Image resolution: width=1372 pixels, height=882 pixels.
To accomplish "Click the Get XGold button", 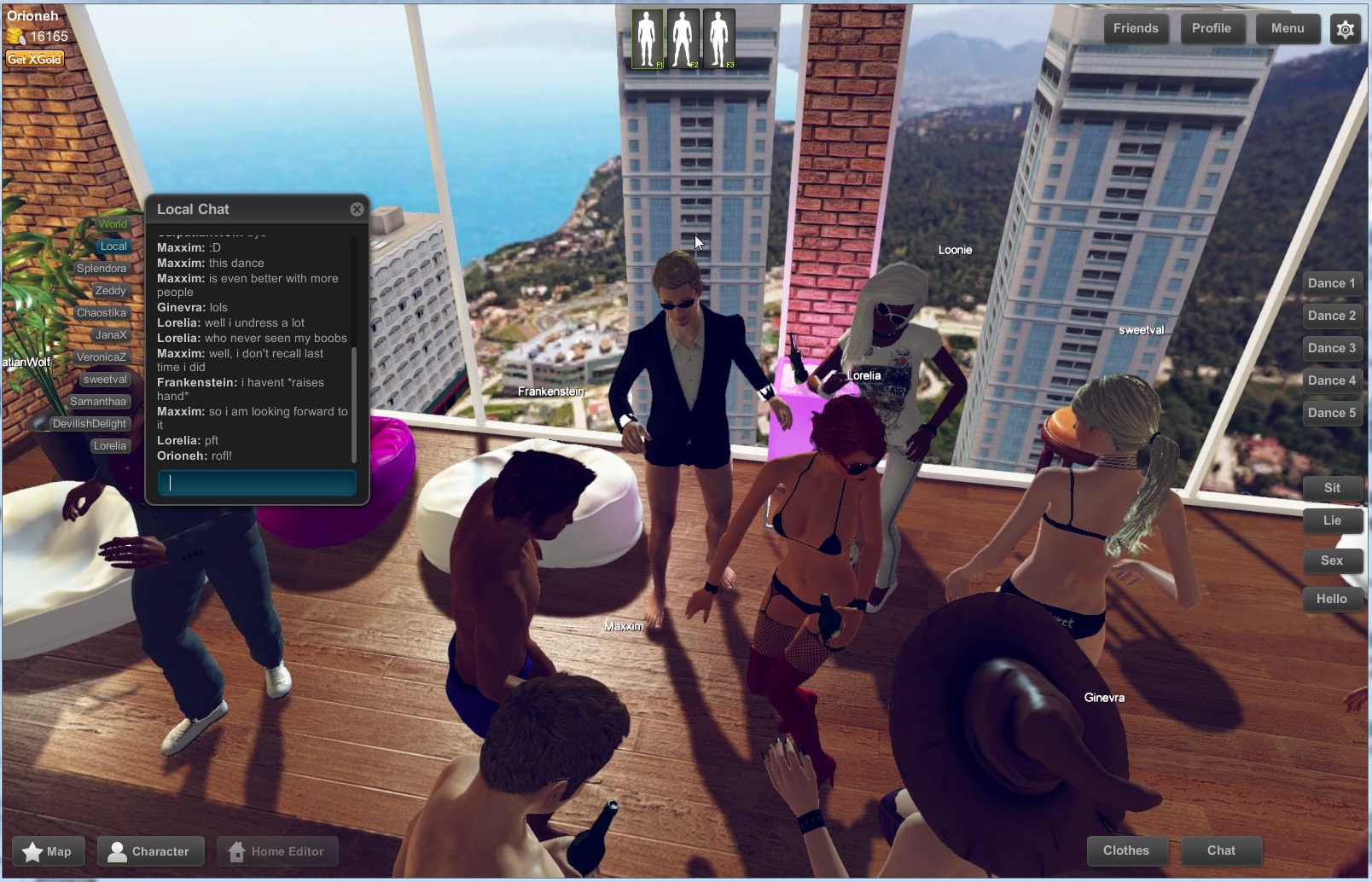I will 34,59.
